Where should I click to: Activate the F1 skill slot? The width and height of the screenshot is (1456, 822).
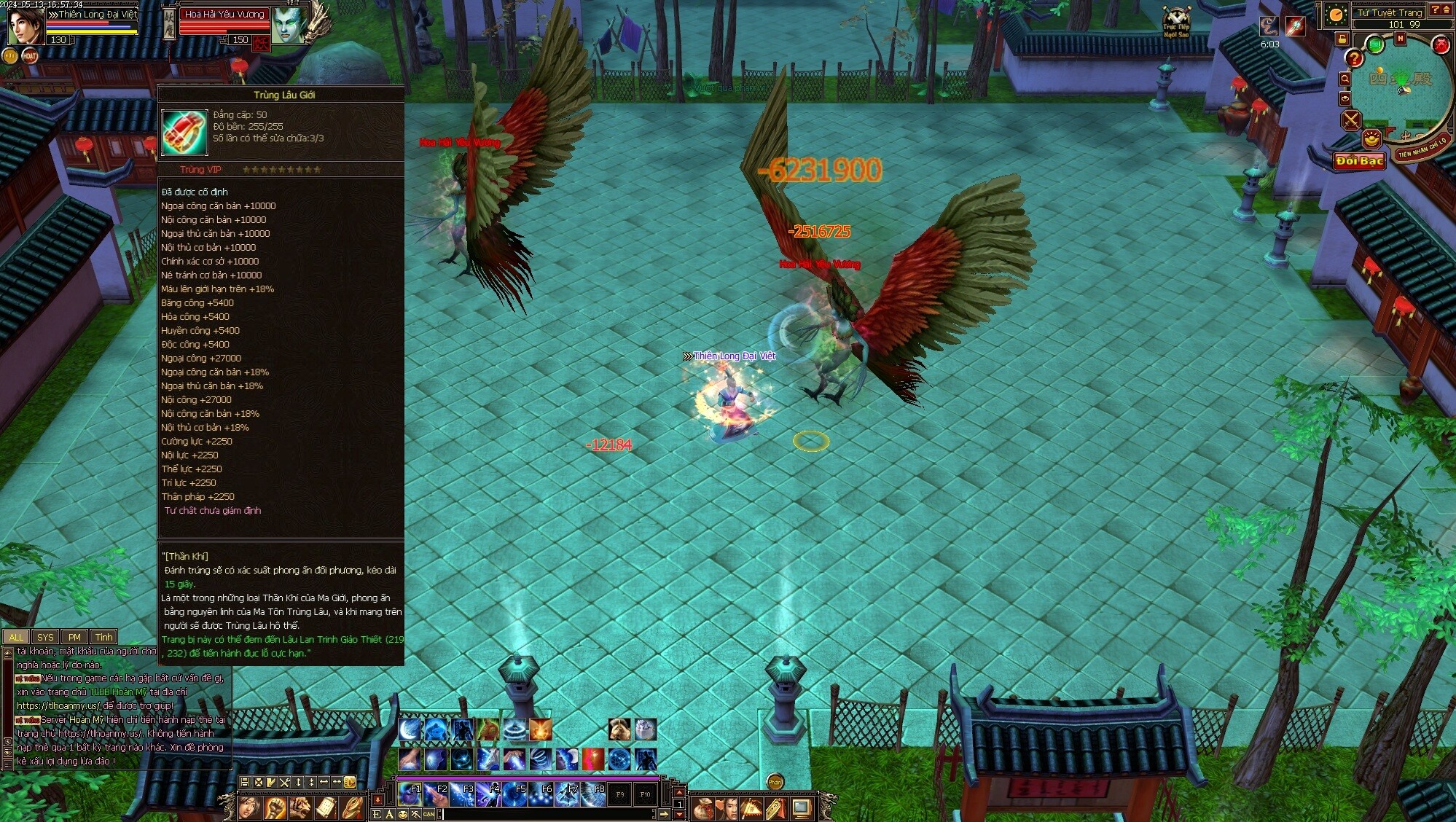point(410,794)
